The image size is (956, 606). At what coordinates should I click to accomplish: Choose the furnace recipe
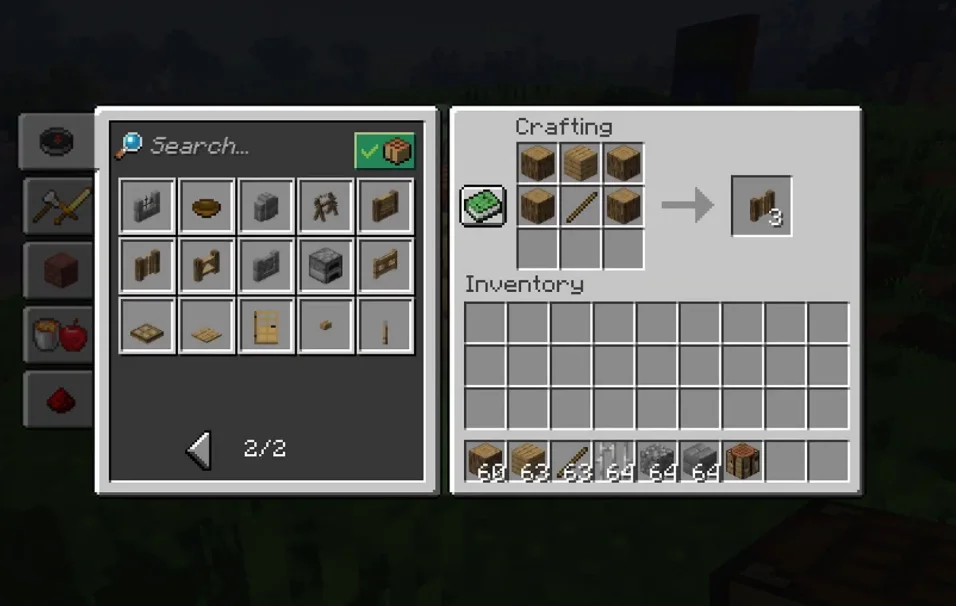pos(326,266)
